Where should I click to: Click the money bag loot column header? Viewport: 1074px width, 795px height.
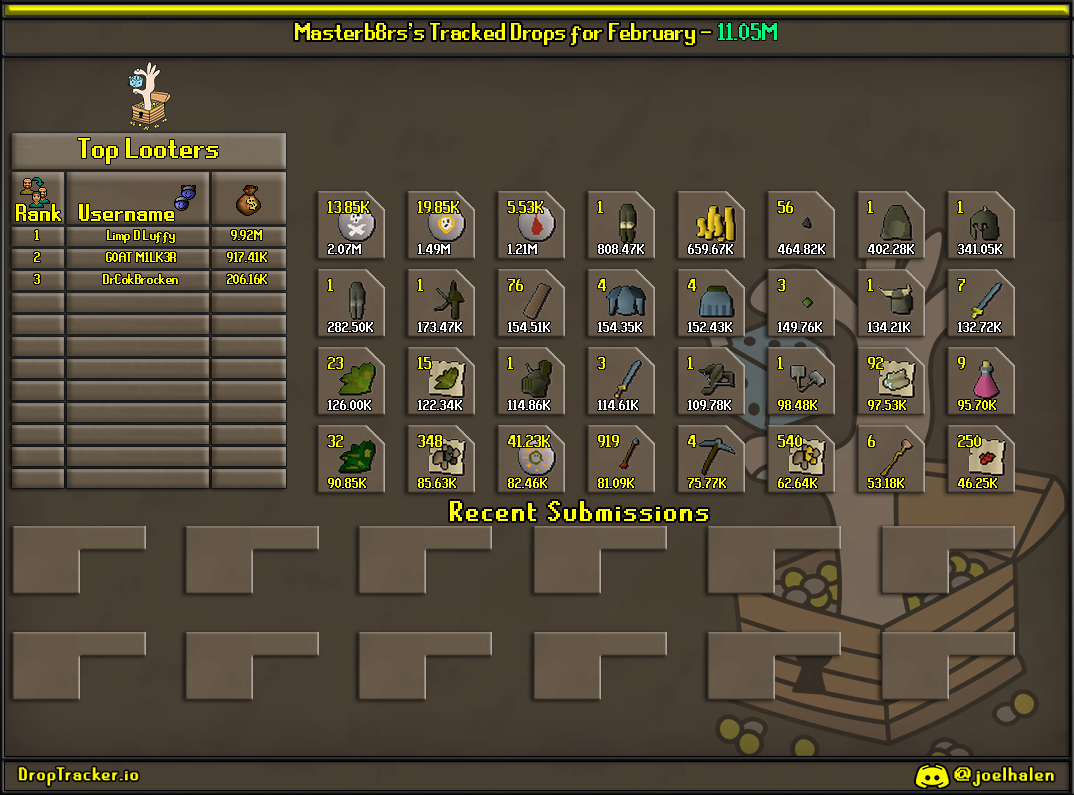pyautogui.click(x=248, y=198)
